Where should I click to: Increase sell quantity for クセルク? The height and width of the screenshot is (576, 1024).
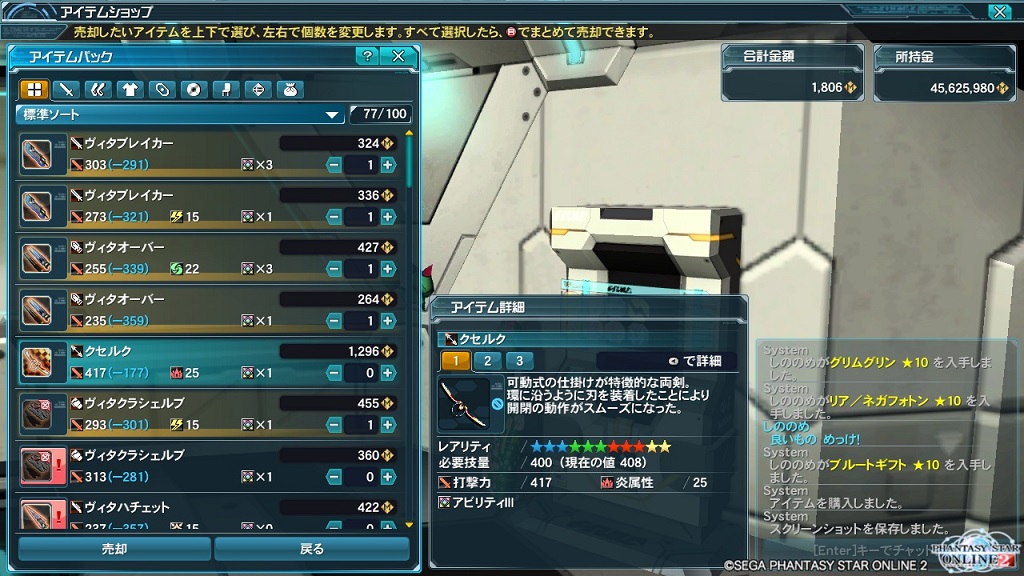pos(388,373)
